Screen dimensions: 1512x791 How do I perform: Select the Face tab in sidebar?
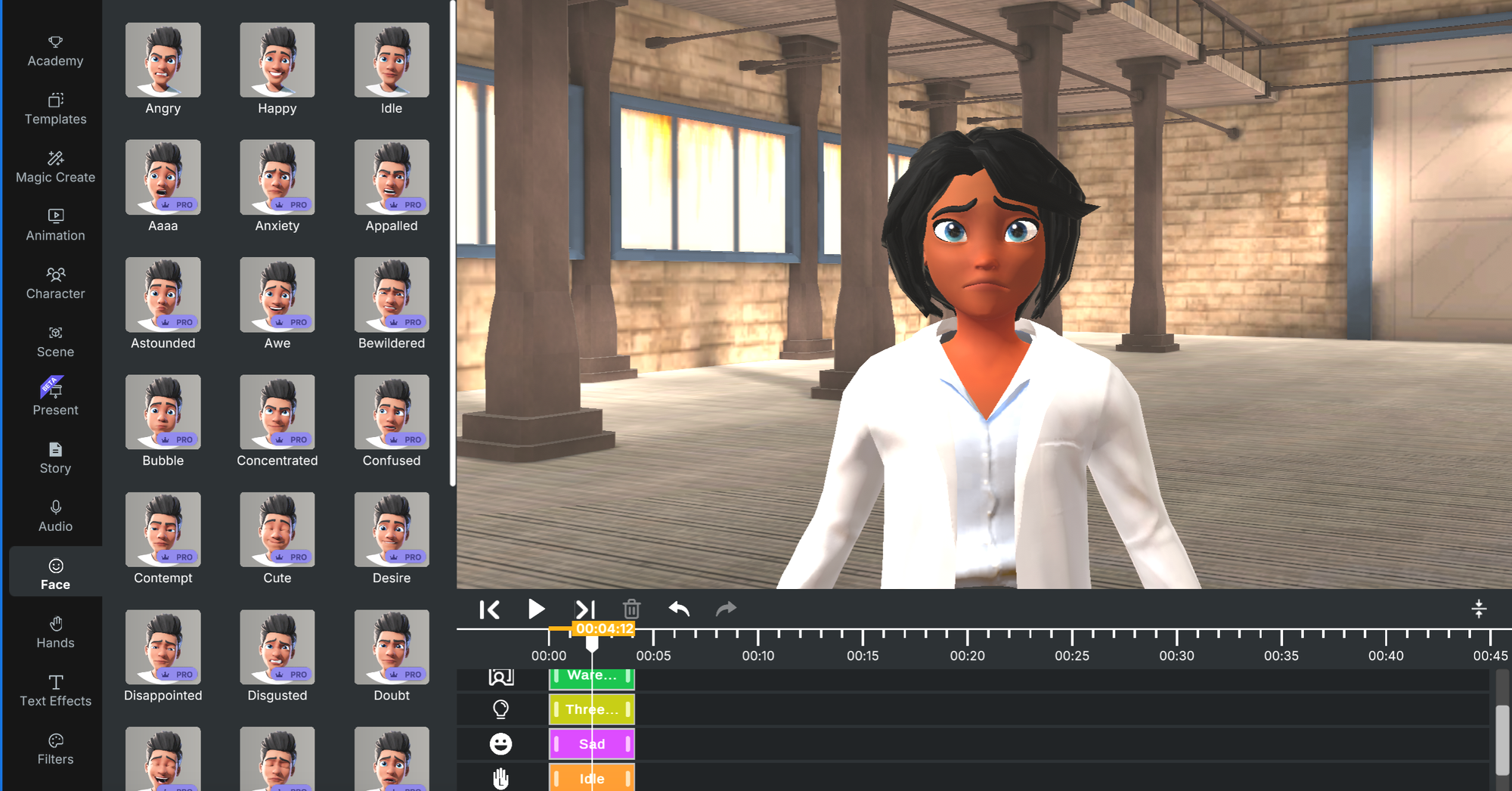(54, 572)
